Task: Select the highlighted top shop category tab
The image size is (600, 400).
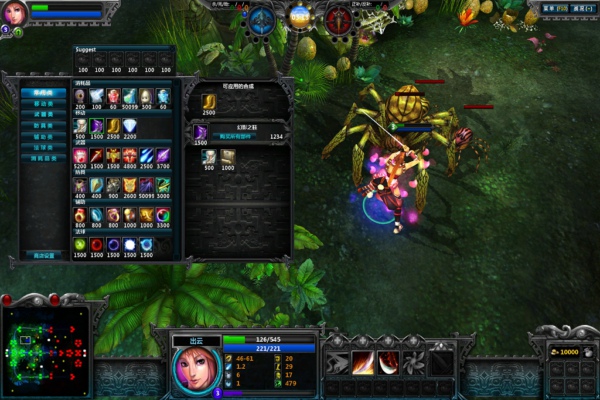Action: pyautogui.click(x=44, y=93)
